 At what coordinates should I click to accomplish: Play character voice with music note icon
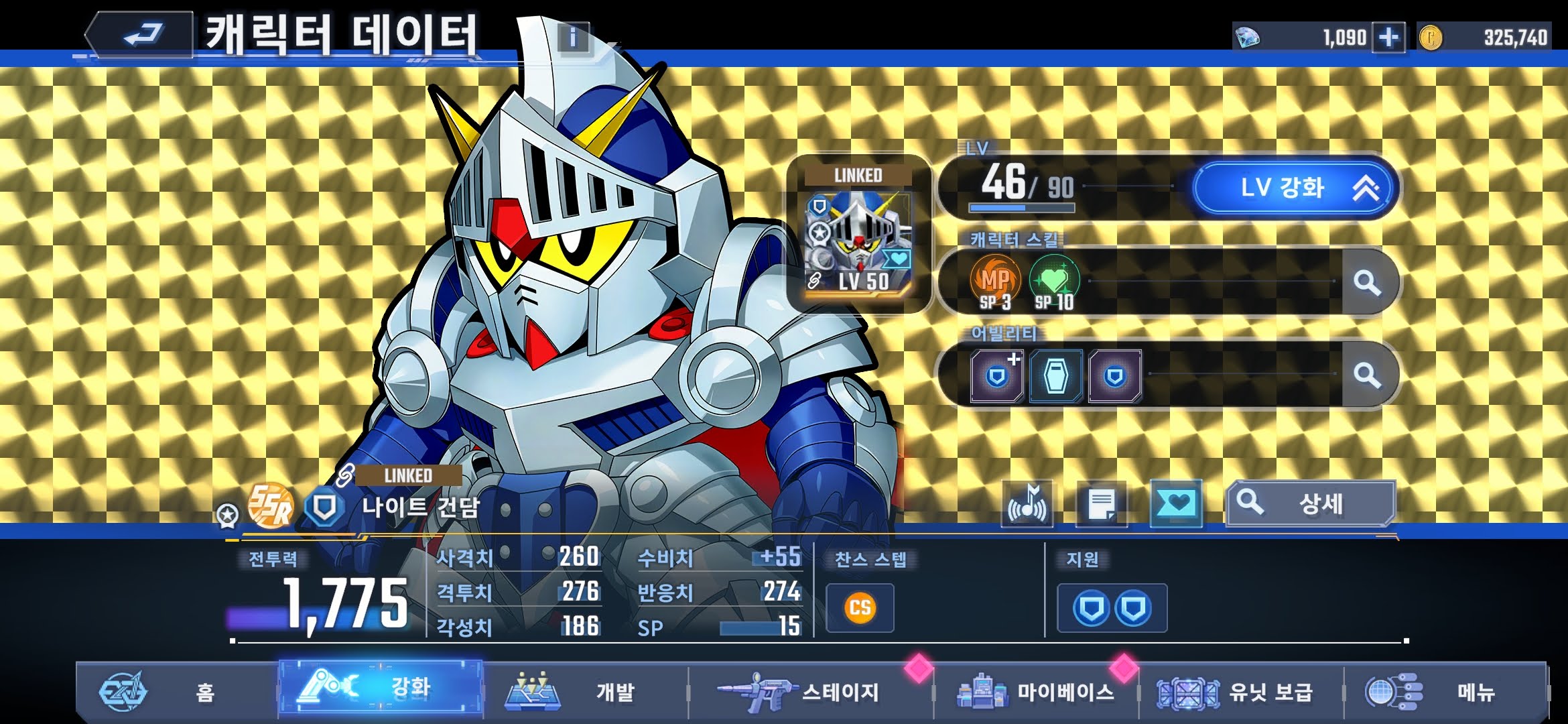pyautogui.click(x=1027, y=504)
